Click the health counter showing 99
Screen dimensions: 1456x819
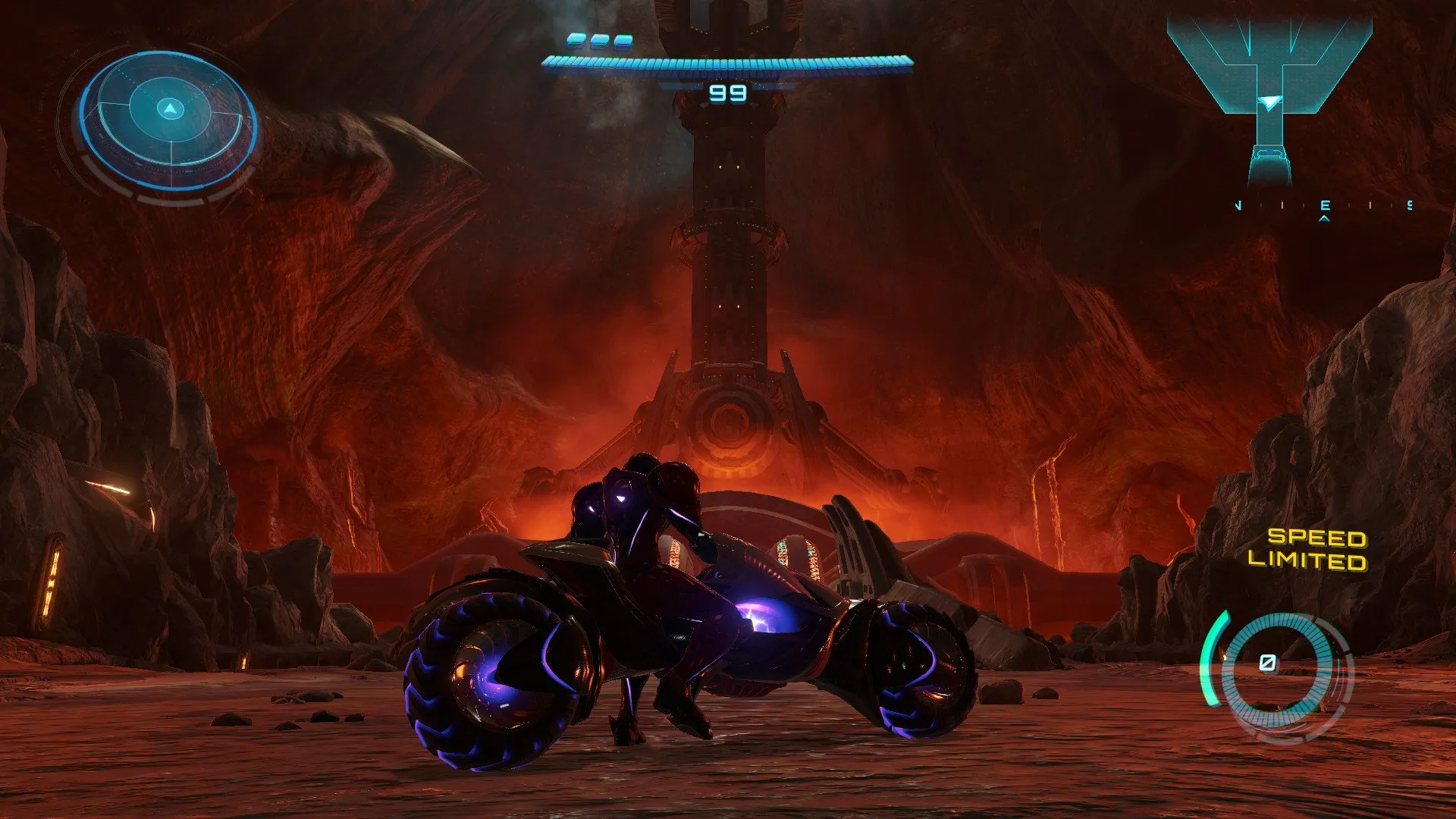tap(728, 95)
